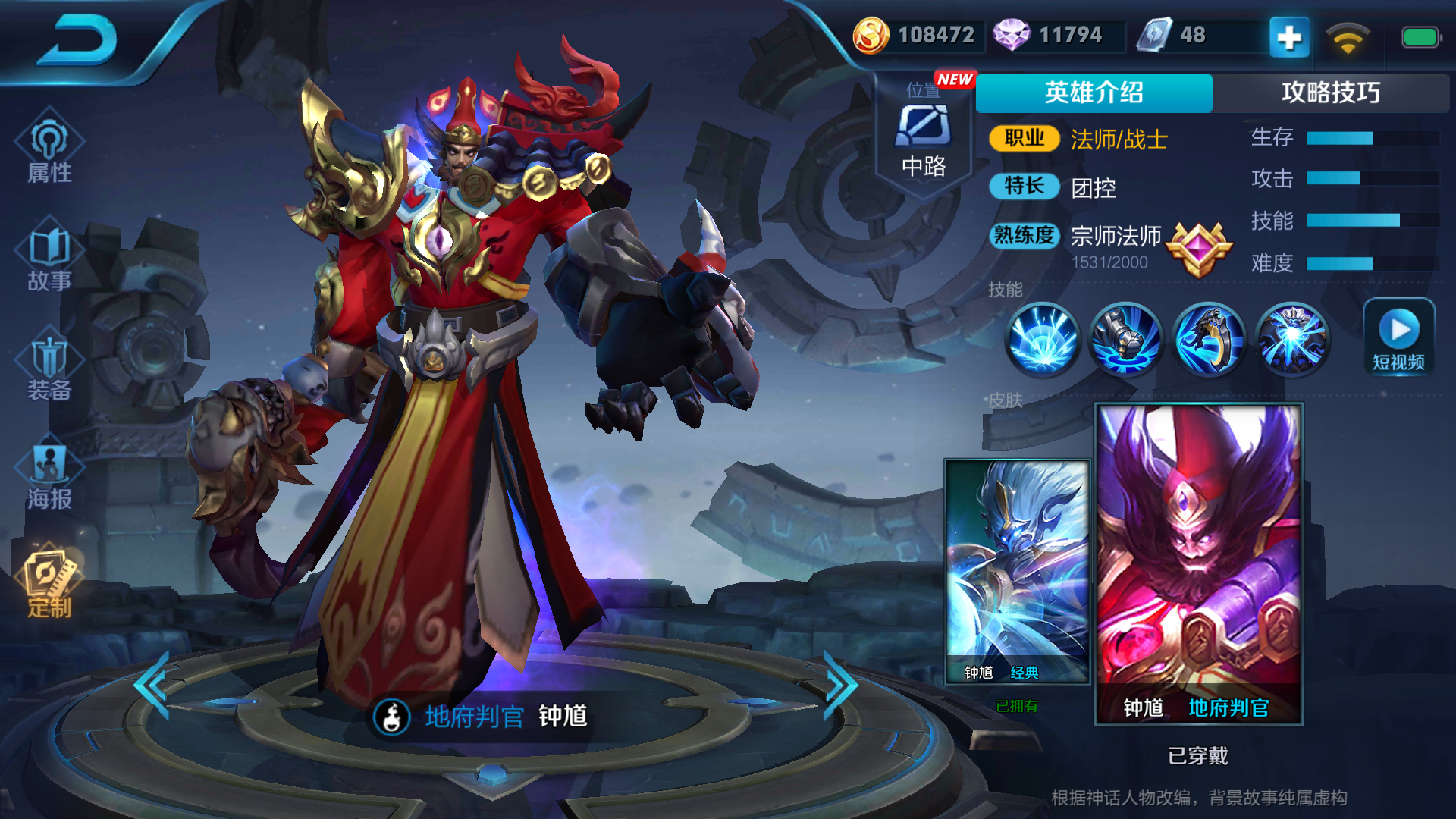Show the previous hero with left arrow
This screenshot has width=1456, height=819.
pos(152,685)
